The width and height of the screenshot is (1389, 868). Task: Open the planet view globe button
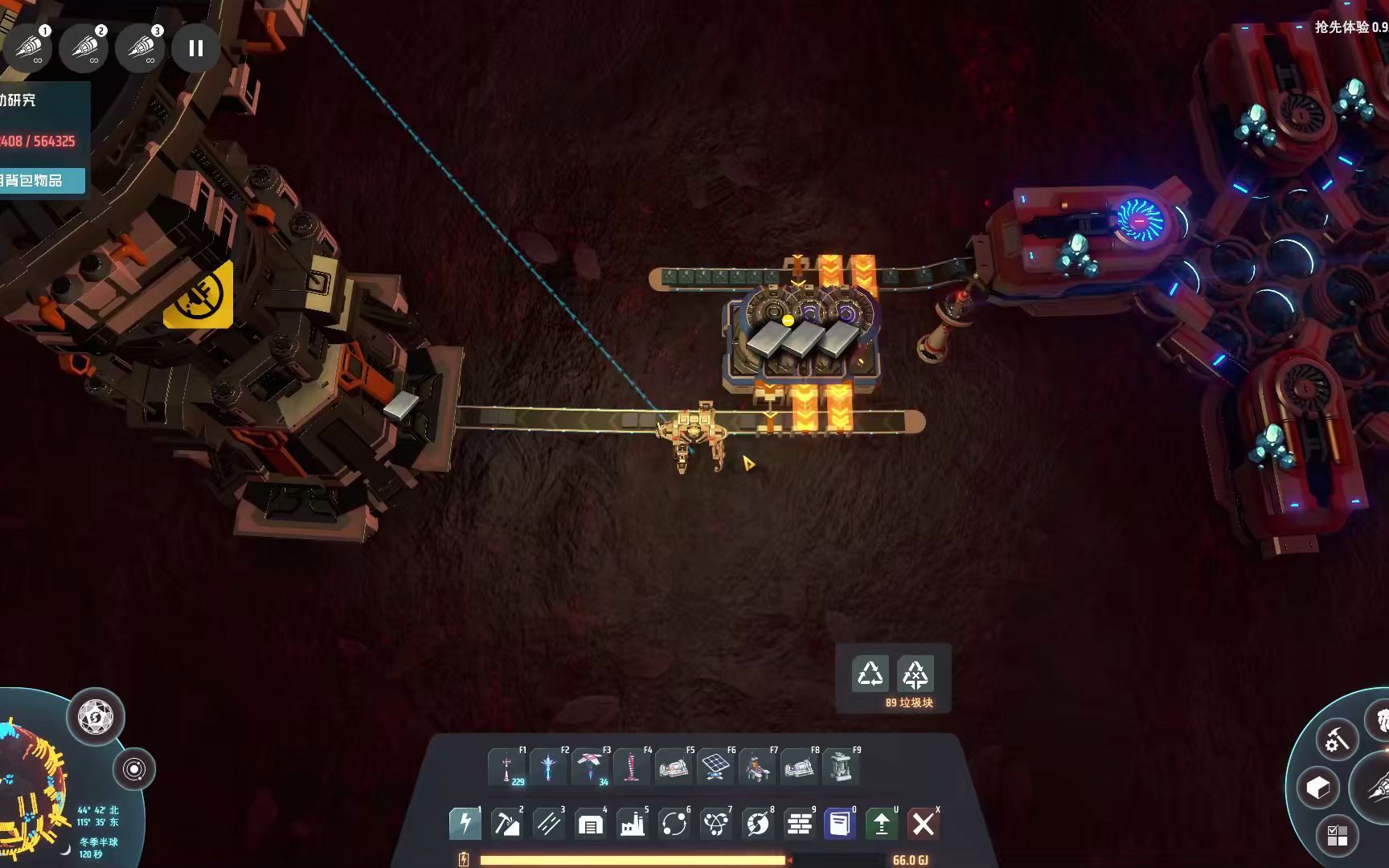click(x=96, y=716)
